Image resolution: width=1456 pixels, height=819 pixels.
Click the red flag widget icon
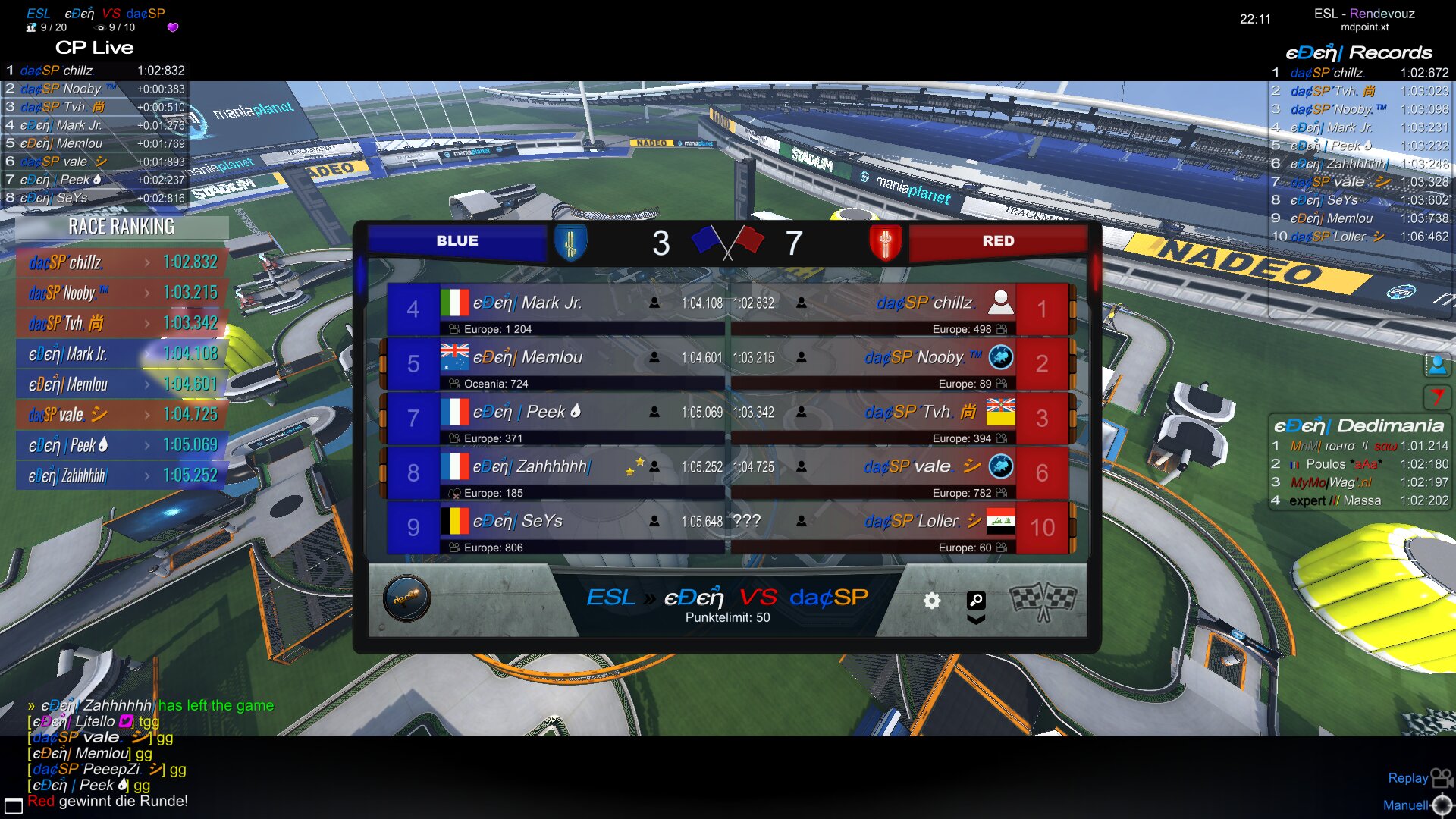point(1437,397)
